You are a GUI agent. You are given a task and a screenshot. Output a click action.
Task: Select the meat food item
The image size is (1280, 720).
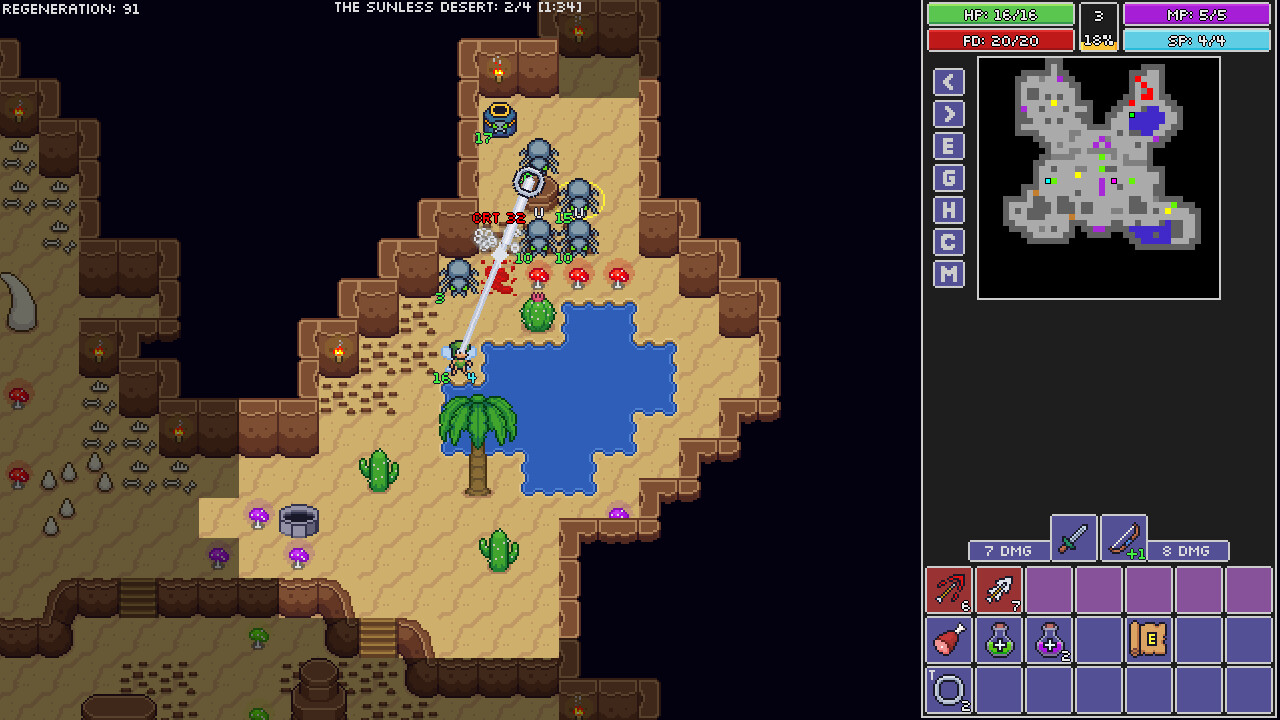pos(947,640)
